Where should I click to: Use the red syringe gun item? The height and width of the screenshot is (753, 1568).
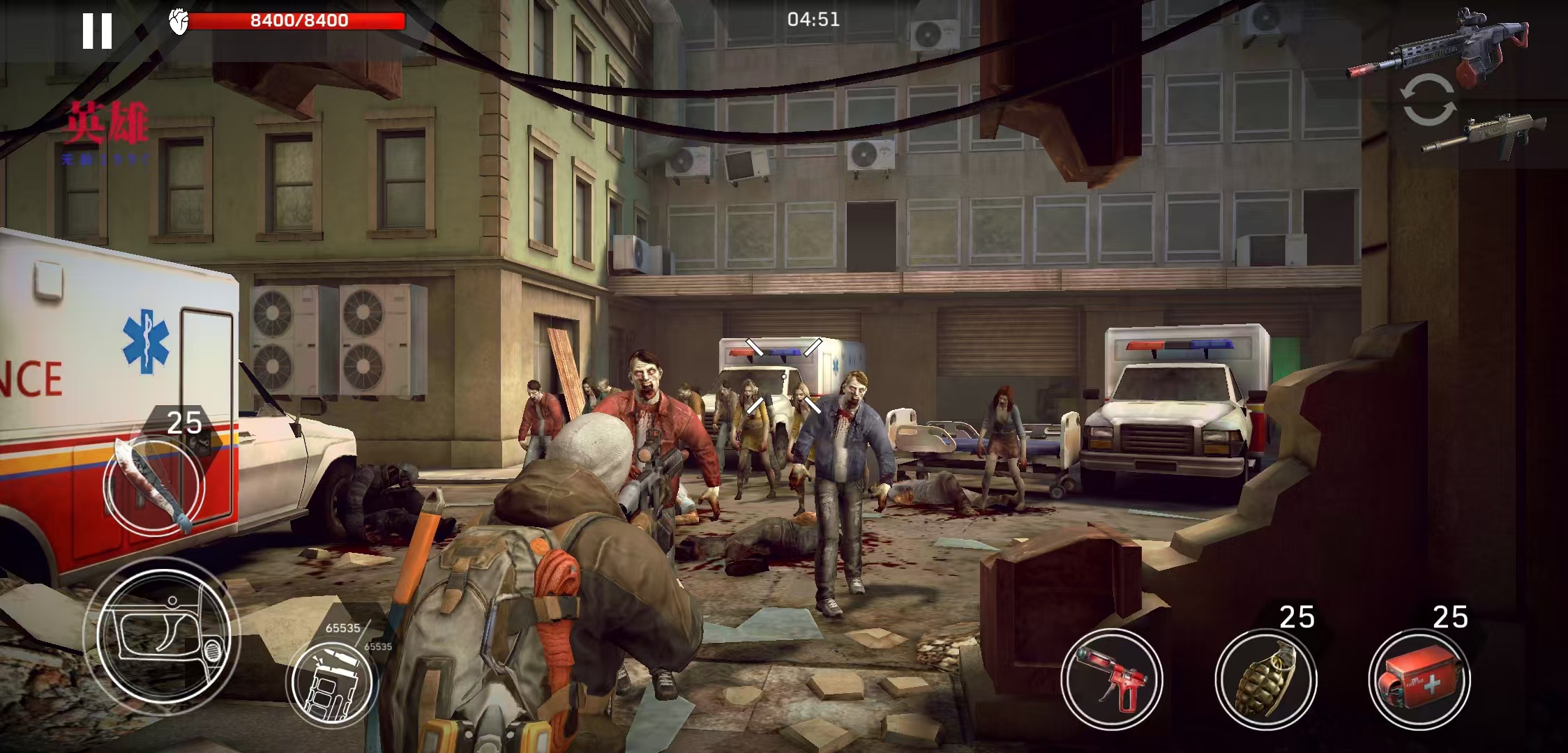1112,678
